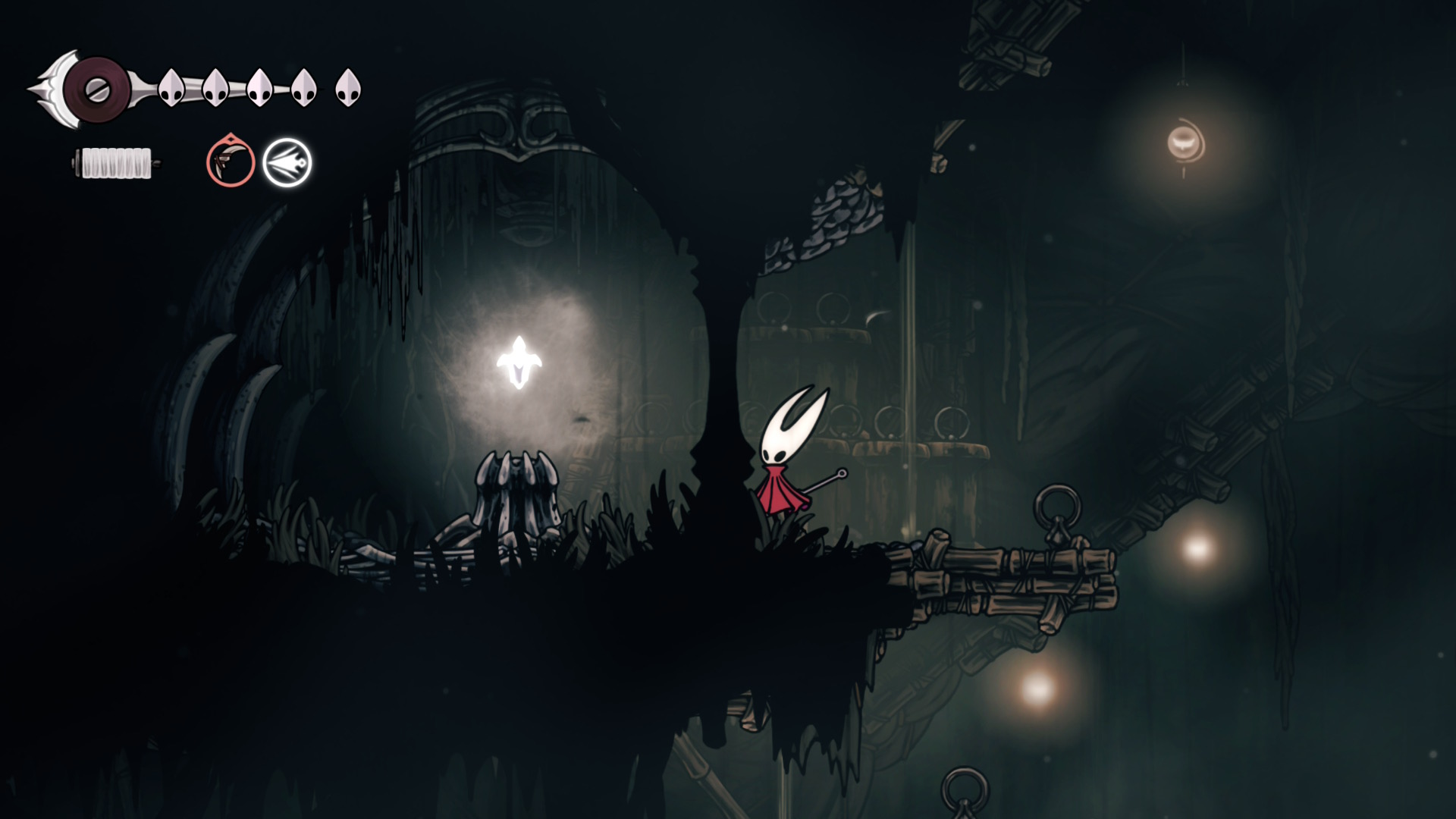Activate the Silkspear skill icon
The image size is (1456, 819).
pos(287,162)
